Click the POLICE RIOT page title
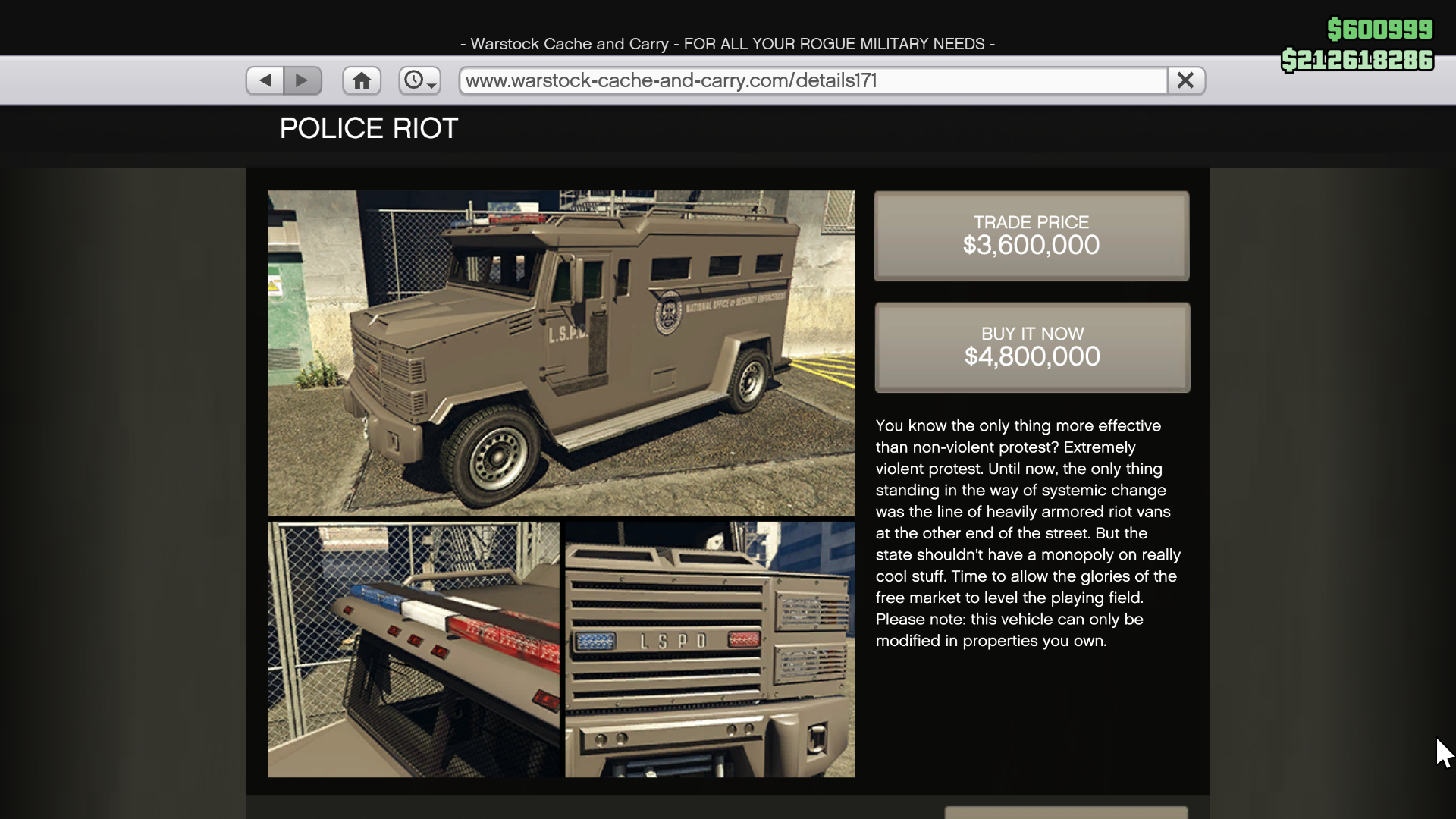Viewport: 1456px width, 819px height. tap(369, 128)
